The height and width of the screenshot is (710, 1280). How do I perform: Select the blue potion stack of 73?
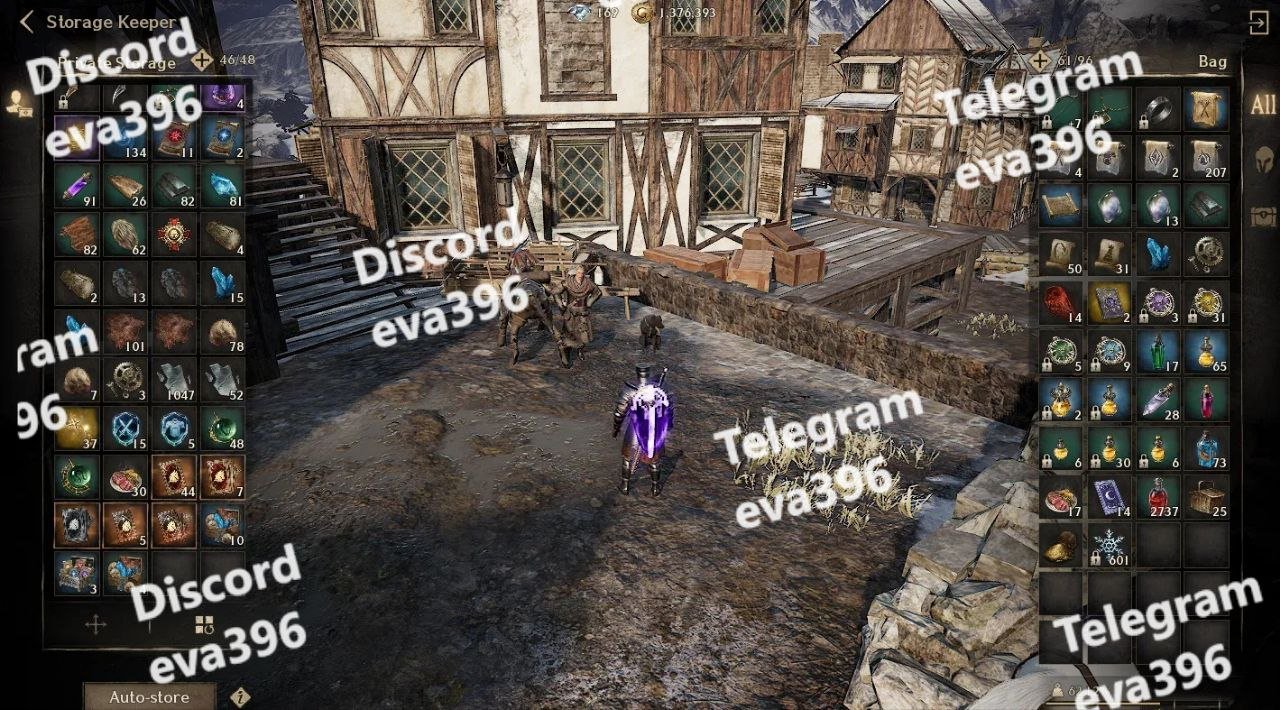1207,447
